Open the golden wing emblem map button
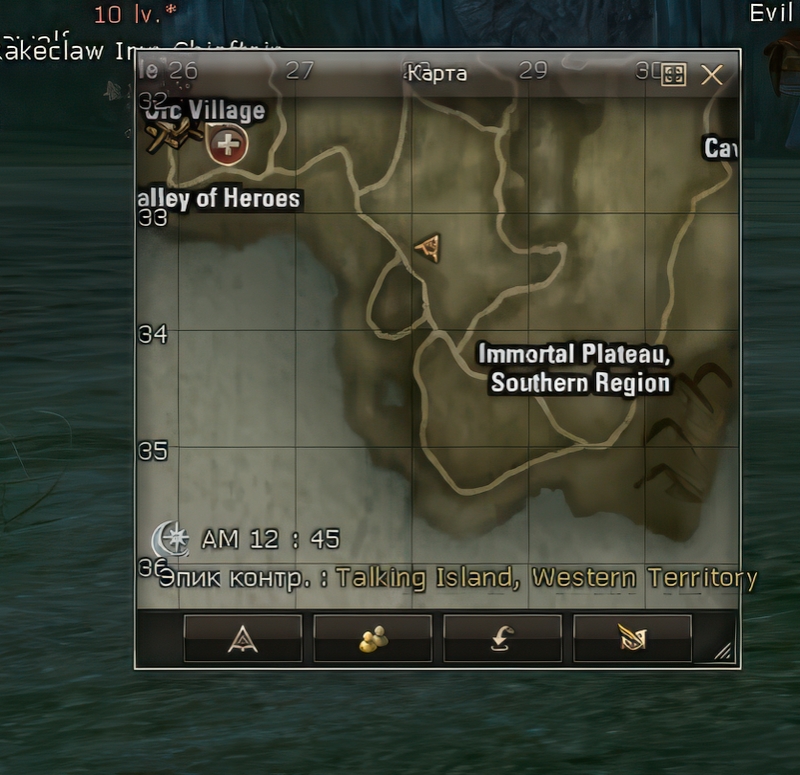 pos(632,638)
